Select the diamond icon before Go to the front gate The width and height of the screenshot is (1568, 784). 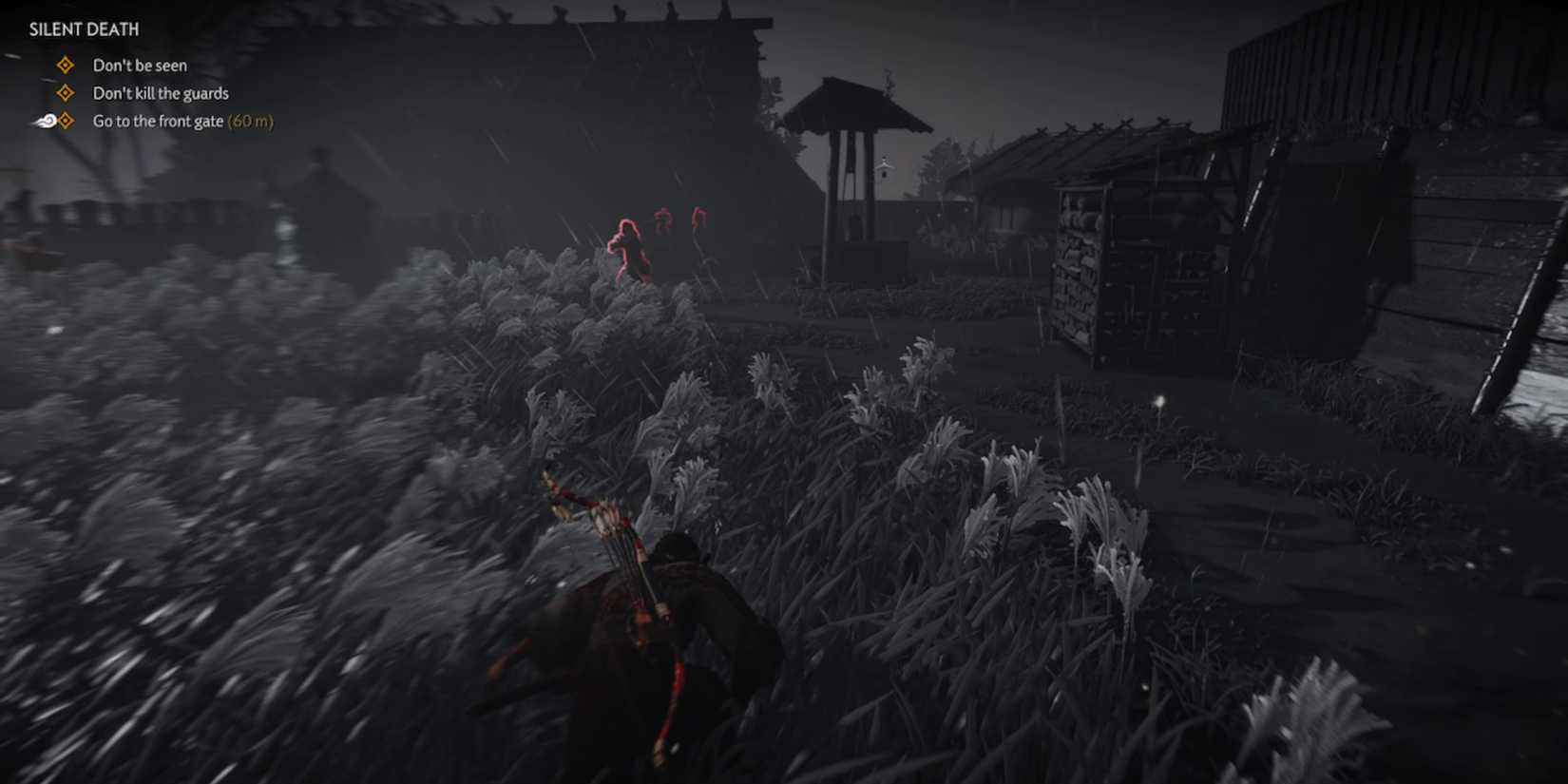(65, 121)
